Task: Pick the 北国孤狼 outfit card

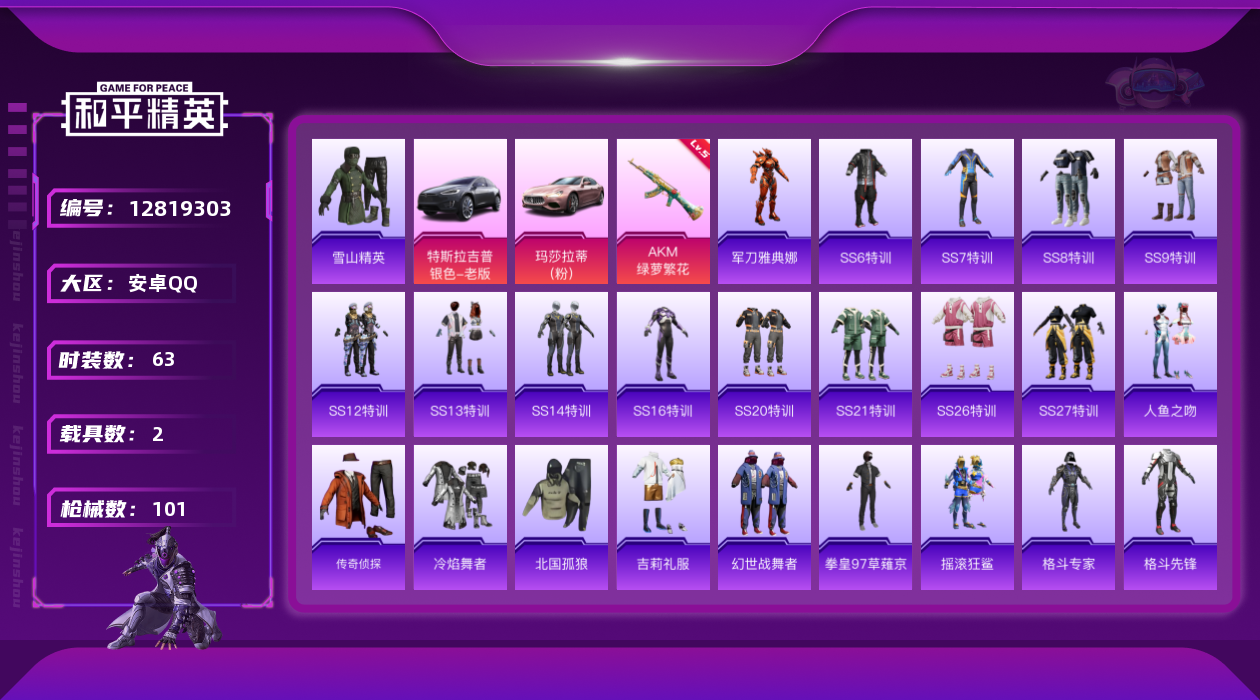Action: coord(561,517)
